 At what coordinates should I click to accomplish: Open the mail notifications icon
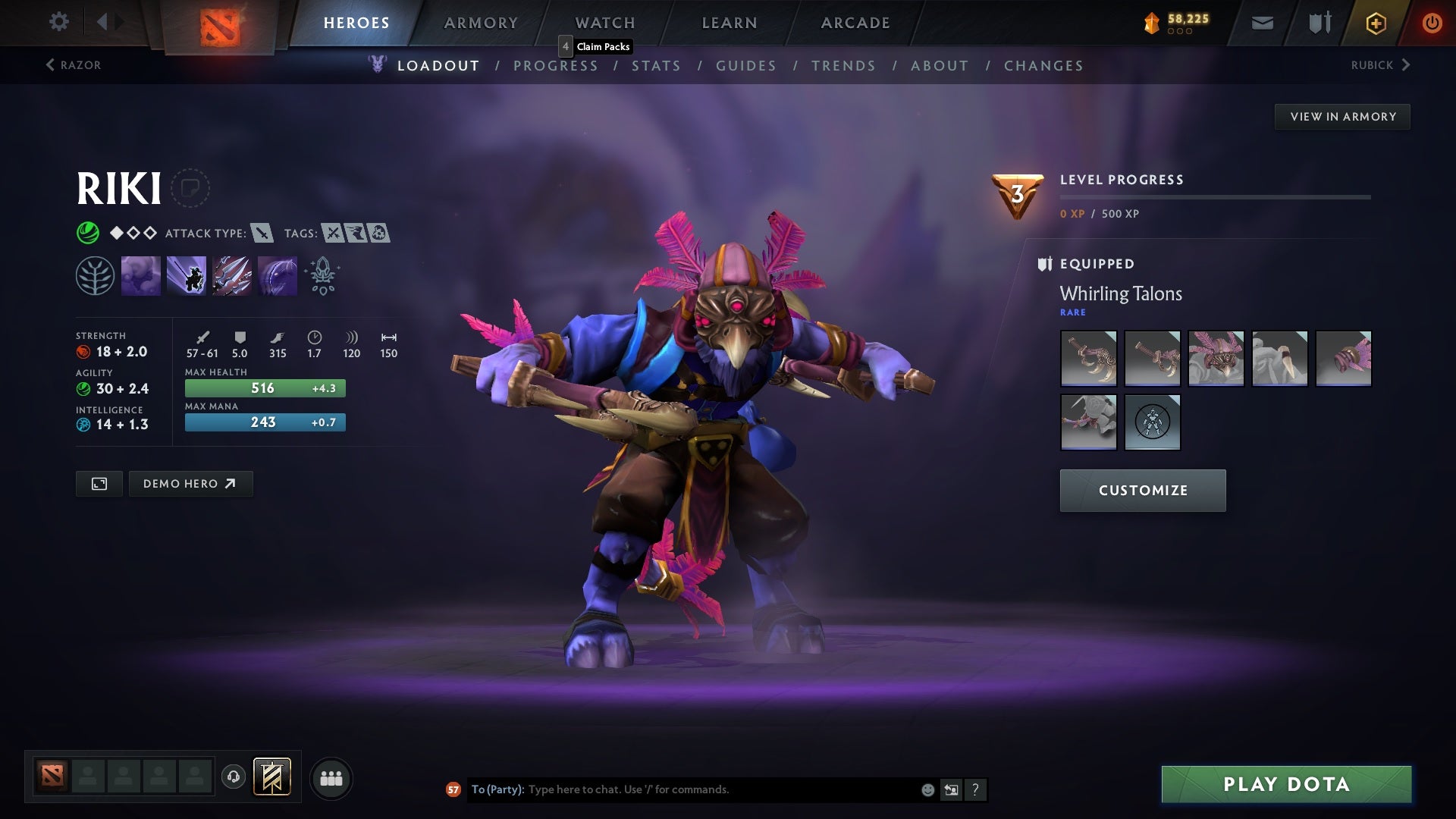coord(1263,22)
